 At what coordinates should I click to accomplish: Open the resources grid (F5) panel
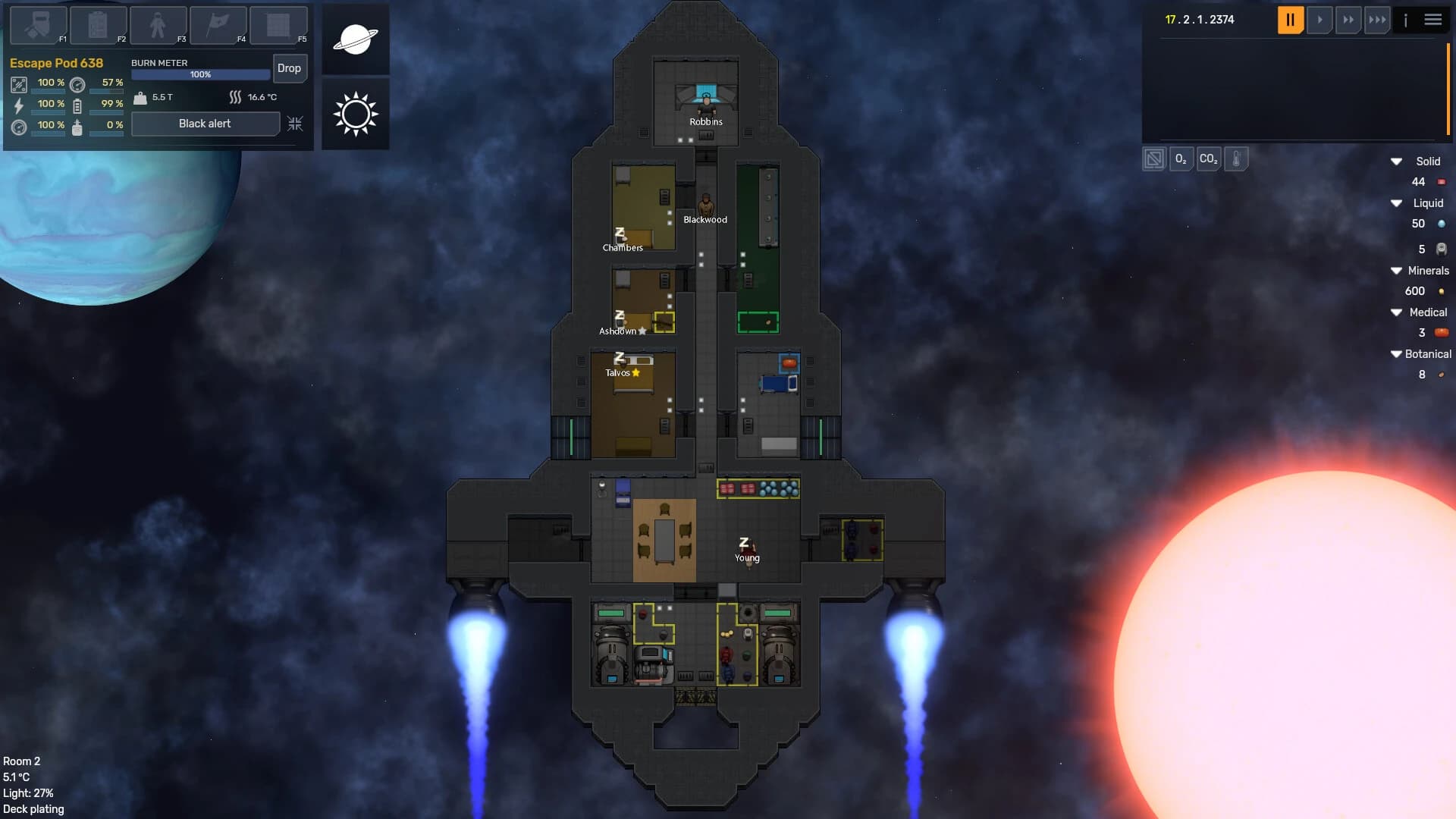(278, 25)
